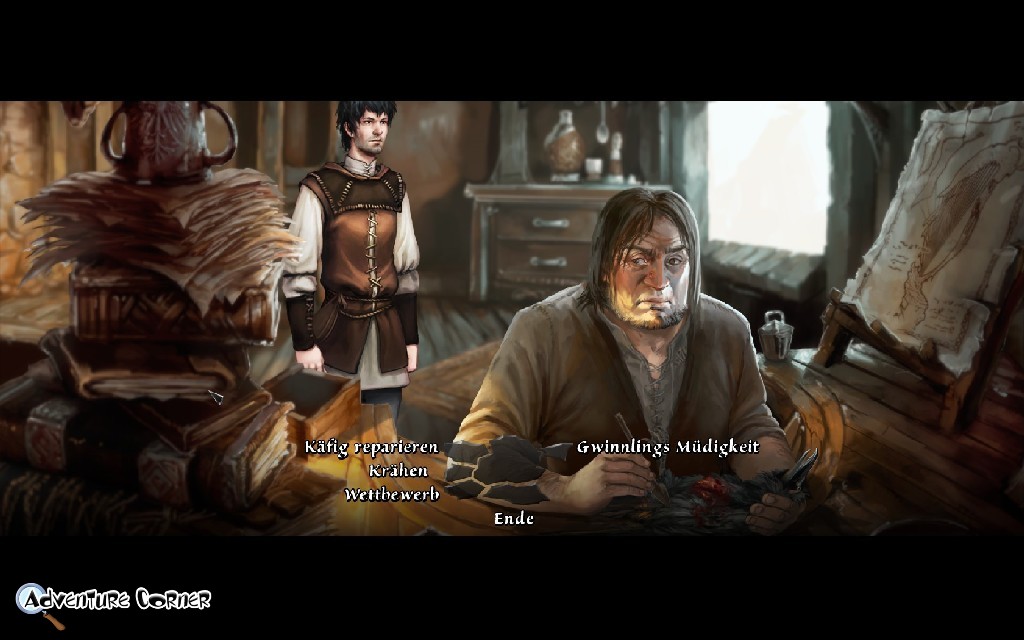Screen dimensions: 1024x640
Task: End the conversation with "Ende"
Action: [x=514, y=518]
